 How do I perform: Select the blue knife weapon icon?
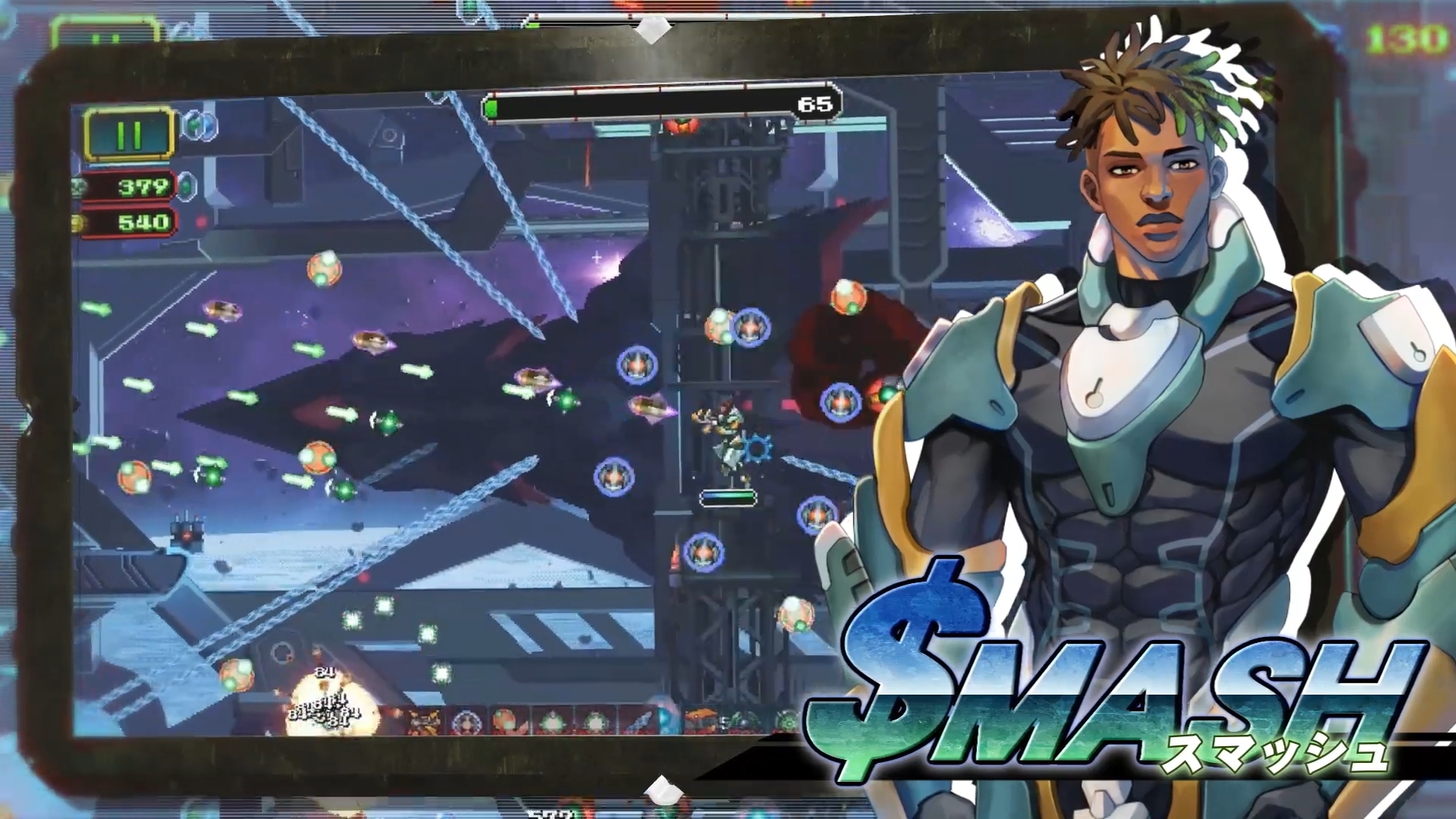639,720
